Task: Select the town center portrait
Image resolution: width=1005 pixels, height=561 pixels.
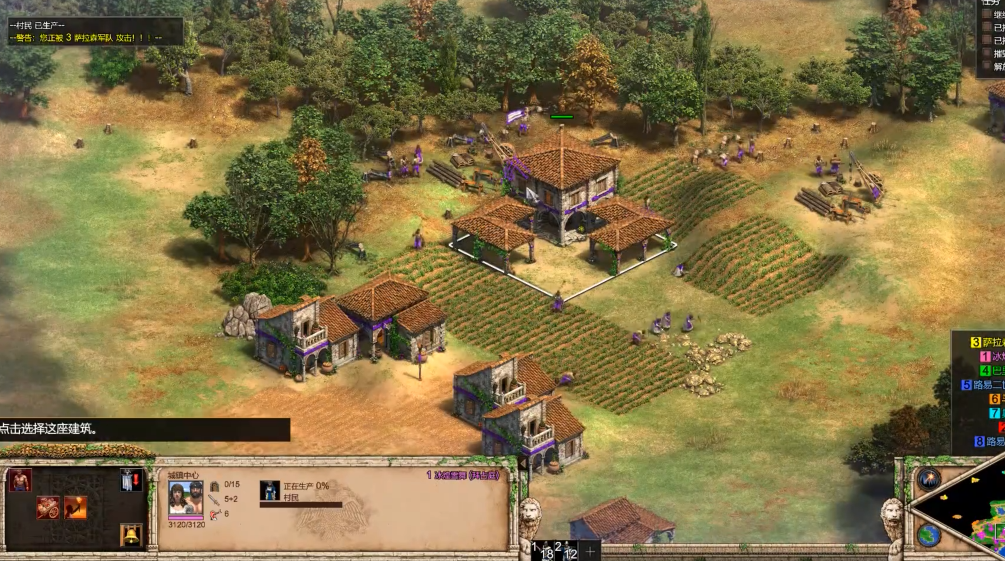Action: (185, 499)
